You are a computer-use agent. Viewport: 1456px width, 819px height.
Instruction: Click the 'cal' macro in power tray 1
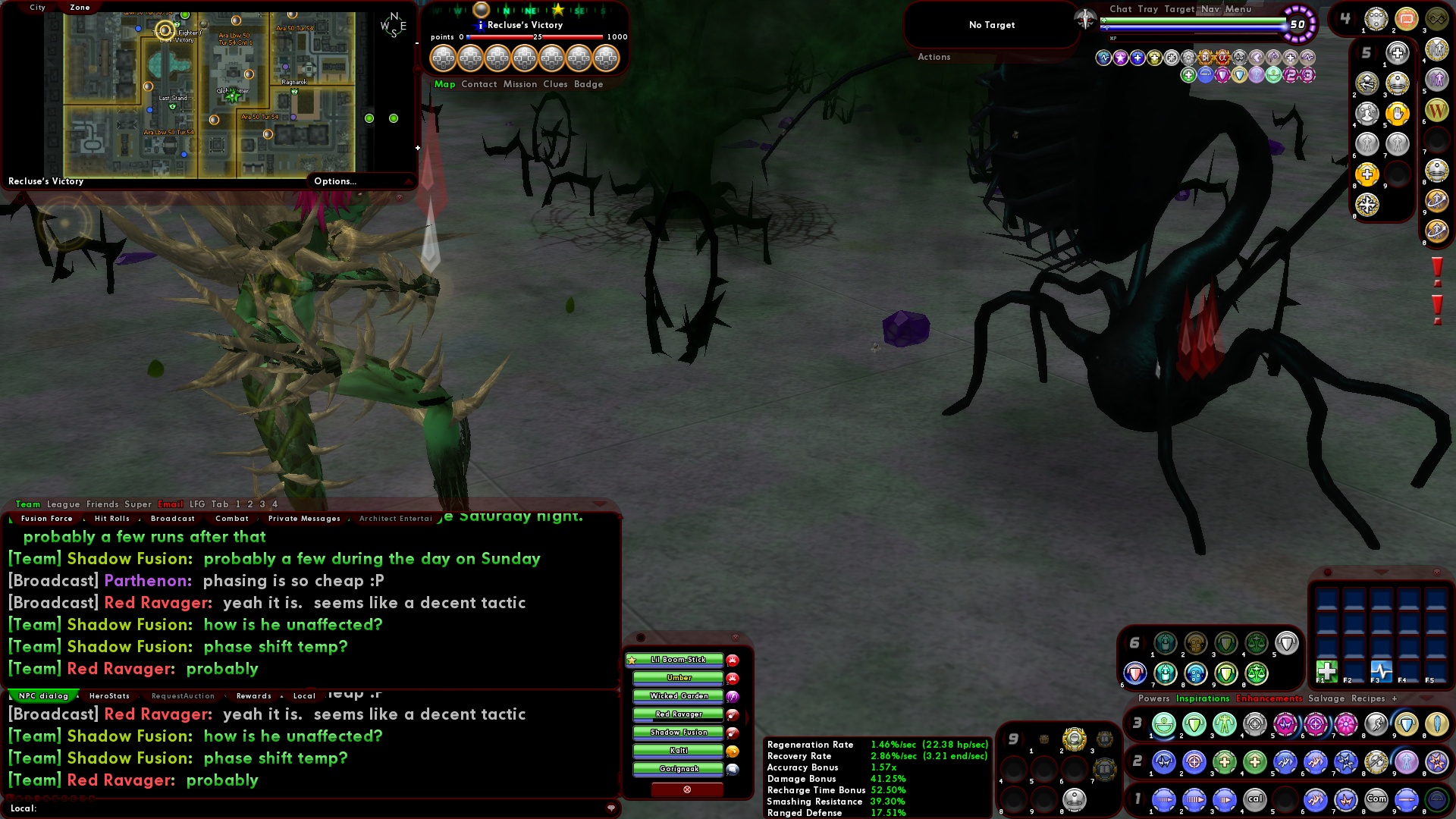pos(1256,799)
